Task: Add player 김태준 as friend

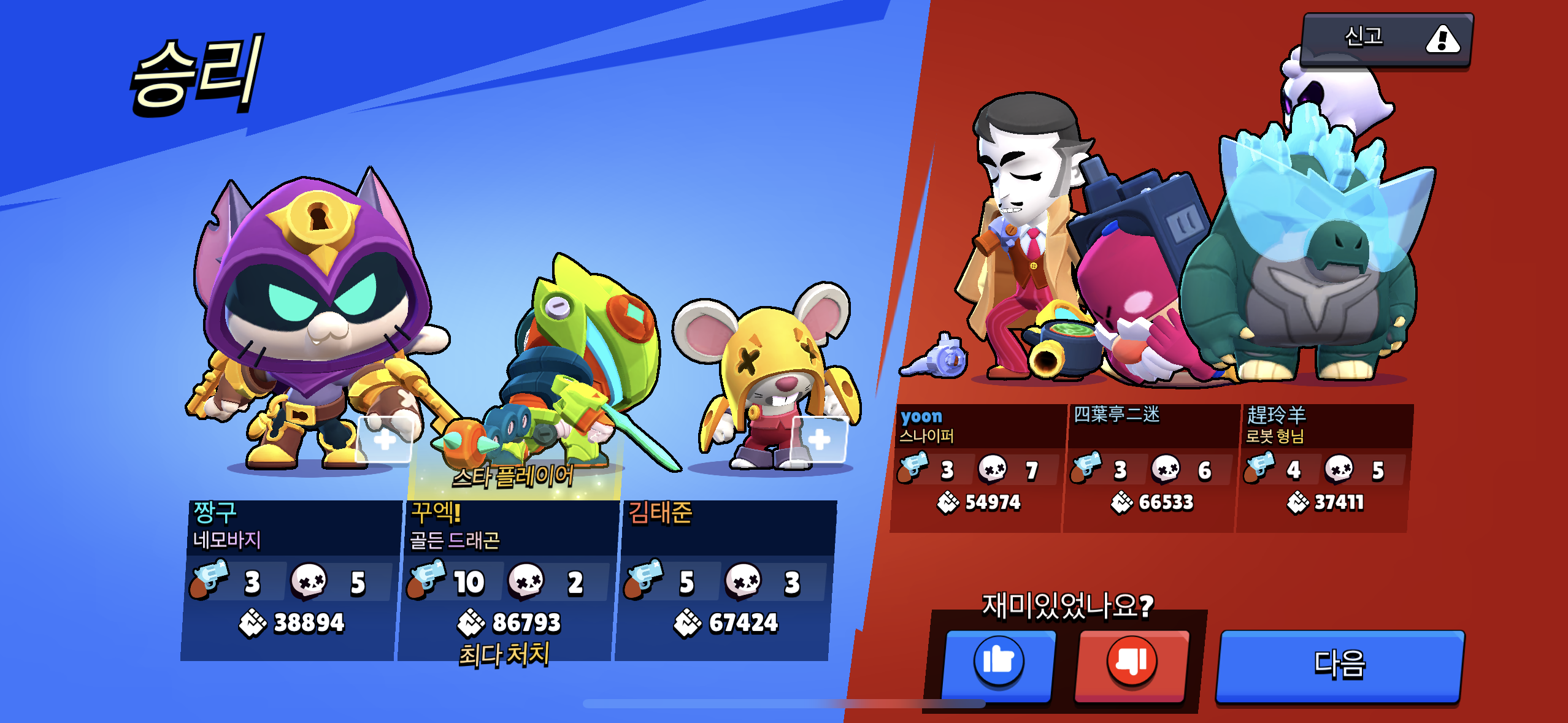Action: [819, 439]
